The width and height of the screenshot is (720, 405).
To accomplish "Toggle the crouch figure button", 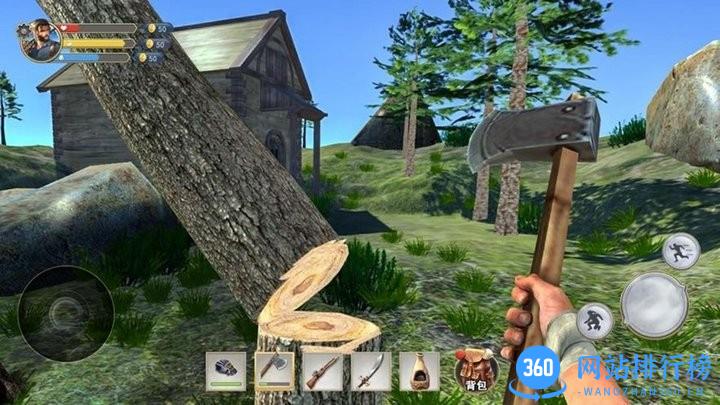I will [594, 322].
